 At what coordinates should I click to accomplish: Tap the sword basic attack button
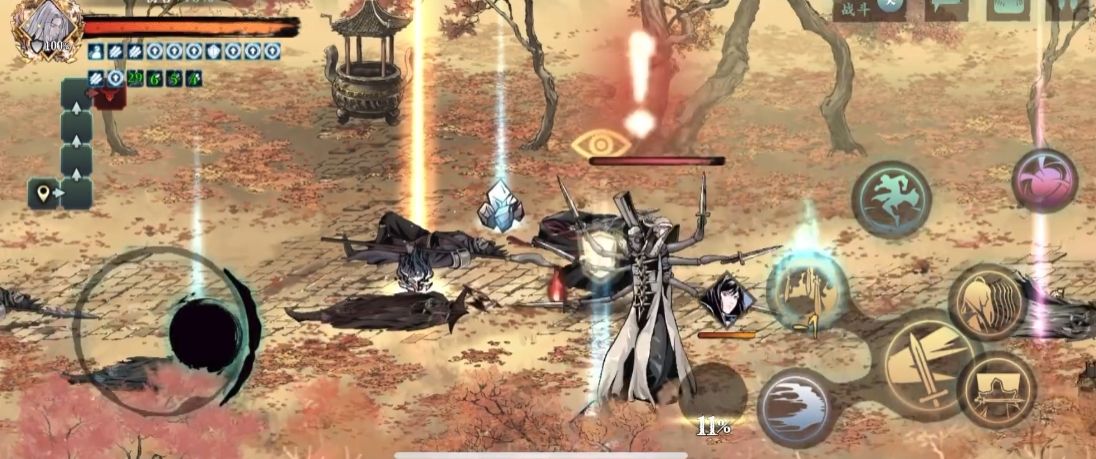pyautogui.click(x=929, y=364)
